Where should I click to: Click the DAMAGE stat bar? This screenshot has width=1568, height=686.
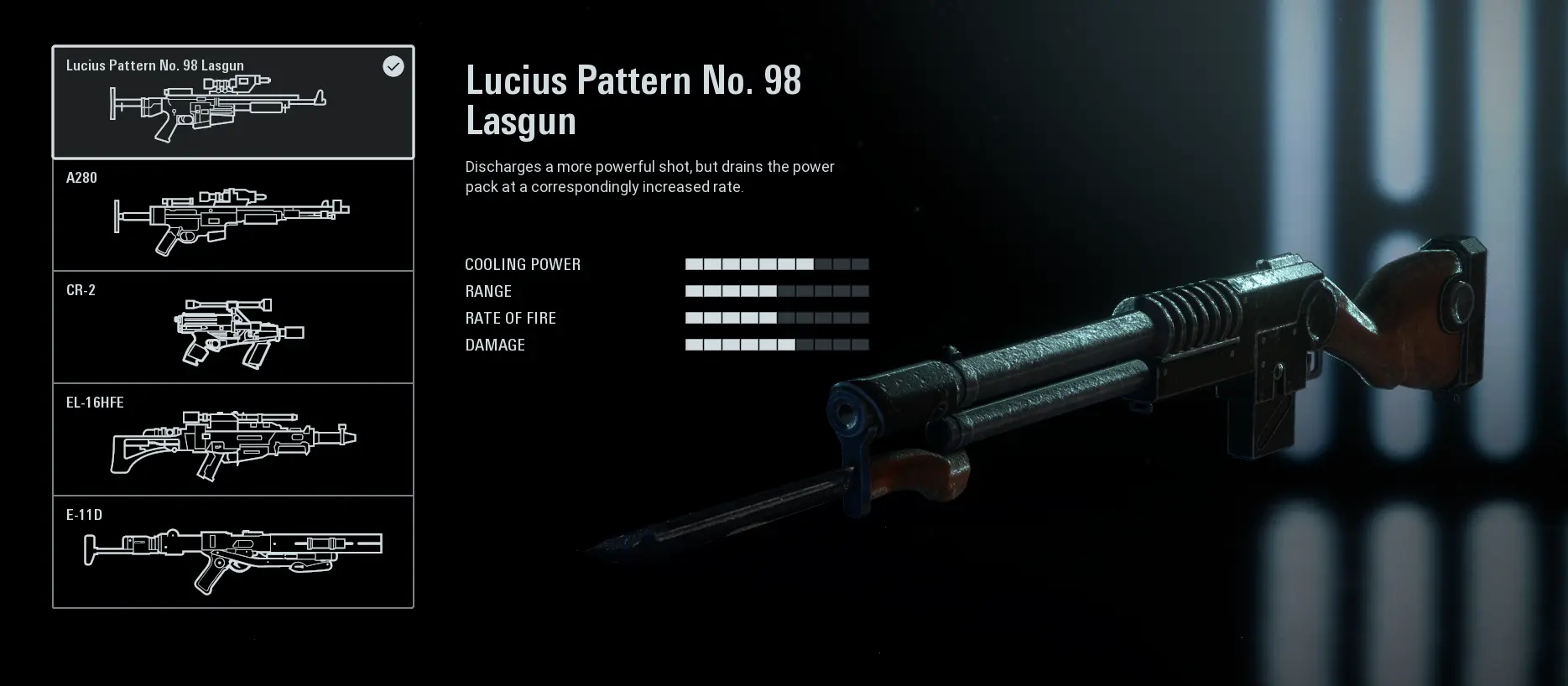coord(777,345)
